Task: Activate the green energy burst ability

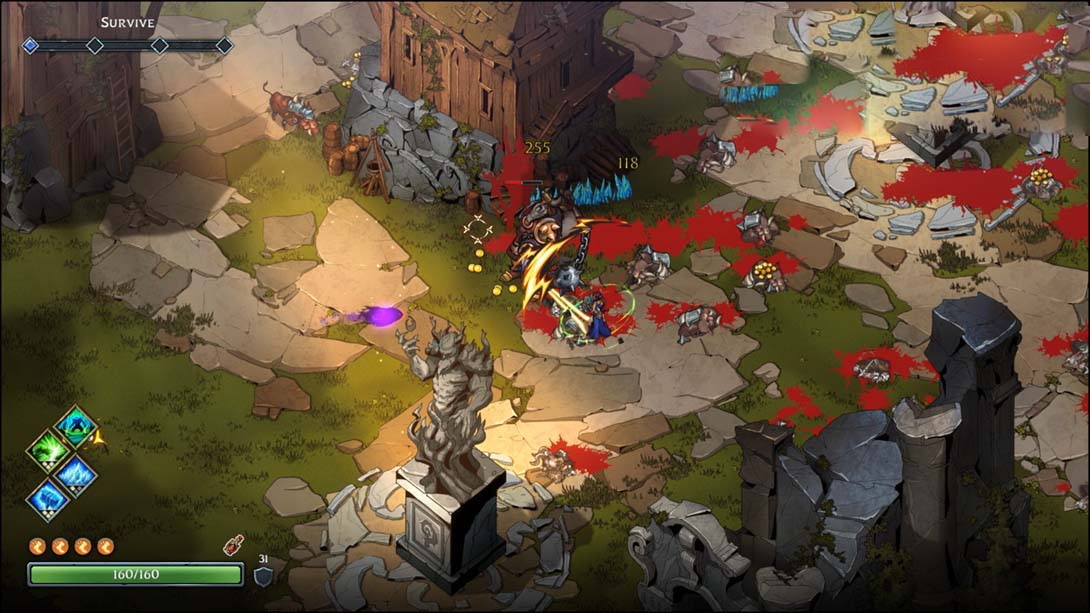Action: click(x=48, y=451)
